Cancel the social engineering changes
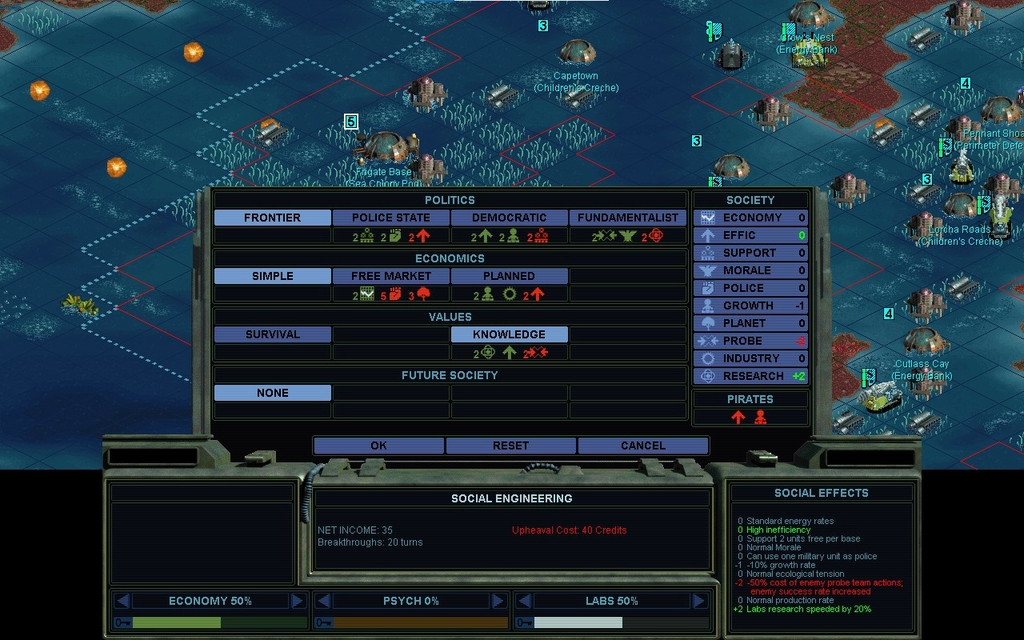Screen dimensions: 1024x640 tap(642, 446)
